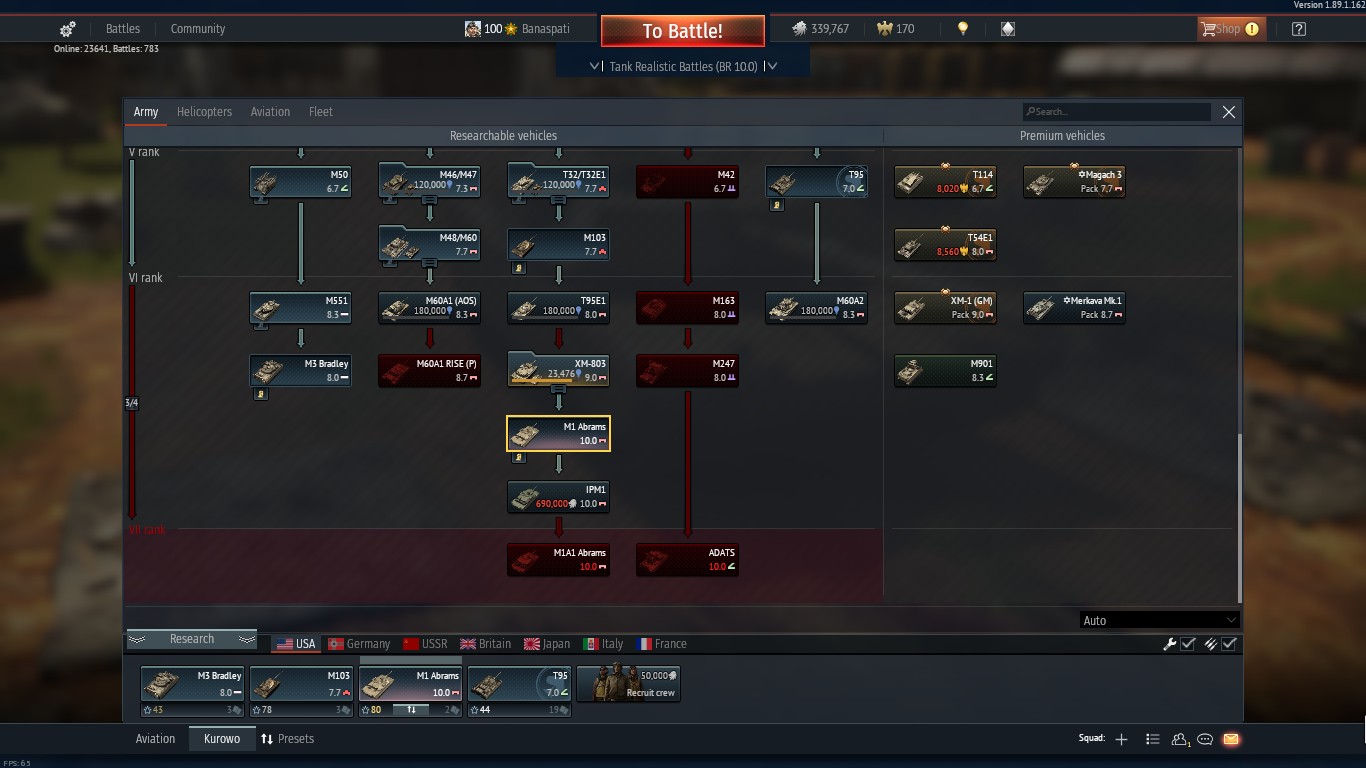Open the squad members icon with notification

(1180, 739)
